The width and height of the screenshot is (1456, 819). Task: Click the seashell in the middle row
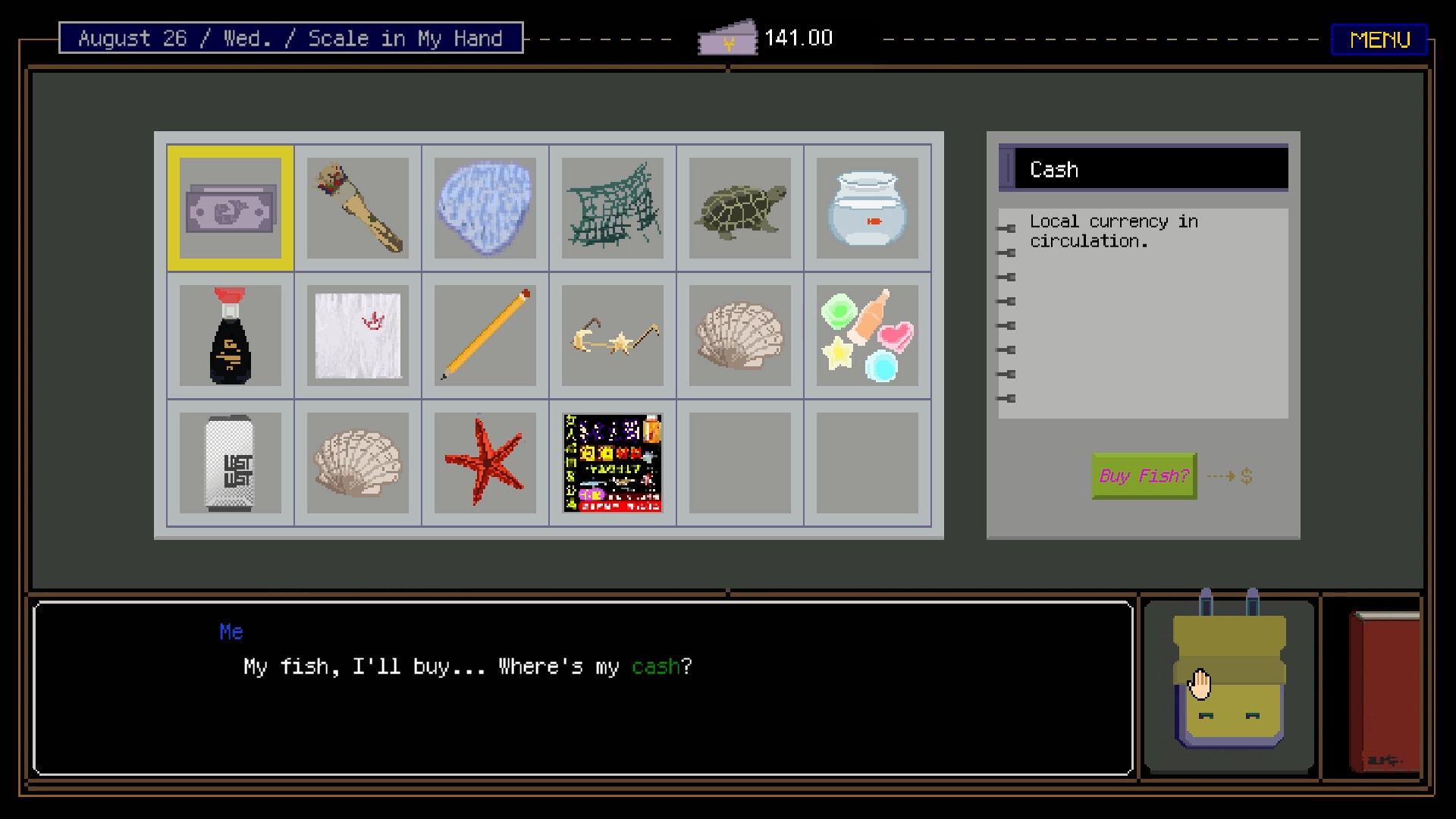[x=739, y=334]
